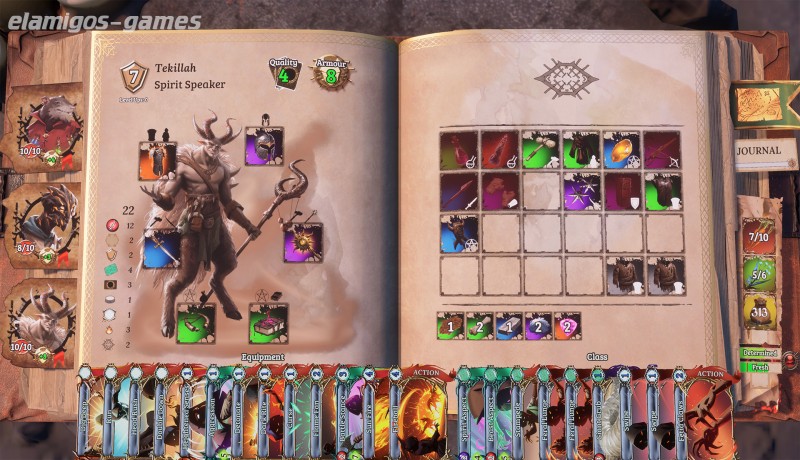The height and width of the screenshot is (460, 800).
Task: Click the silver ingot resource with count 1
Action: (509, 325)
